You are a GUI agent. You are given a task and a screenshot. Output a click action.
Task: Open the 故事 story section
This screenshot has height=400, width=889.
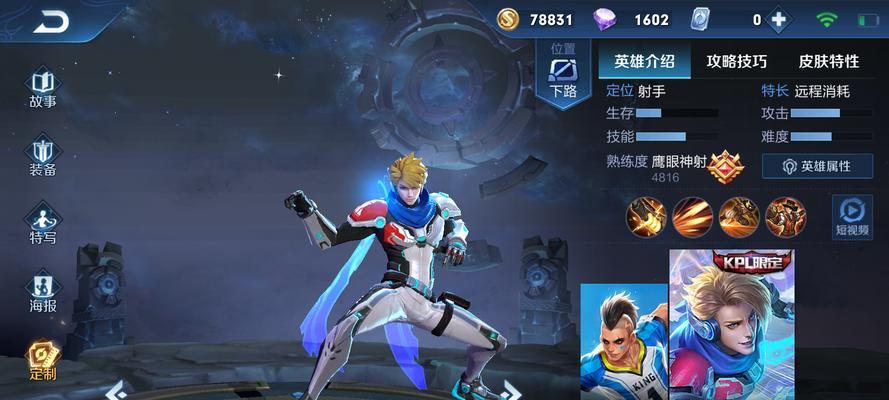click(x=43, y=88)
